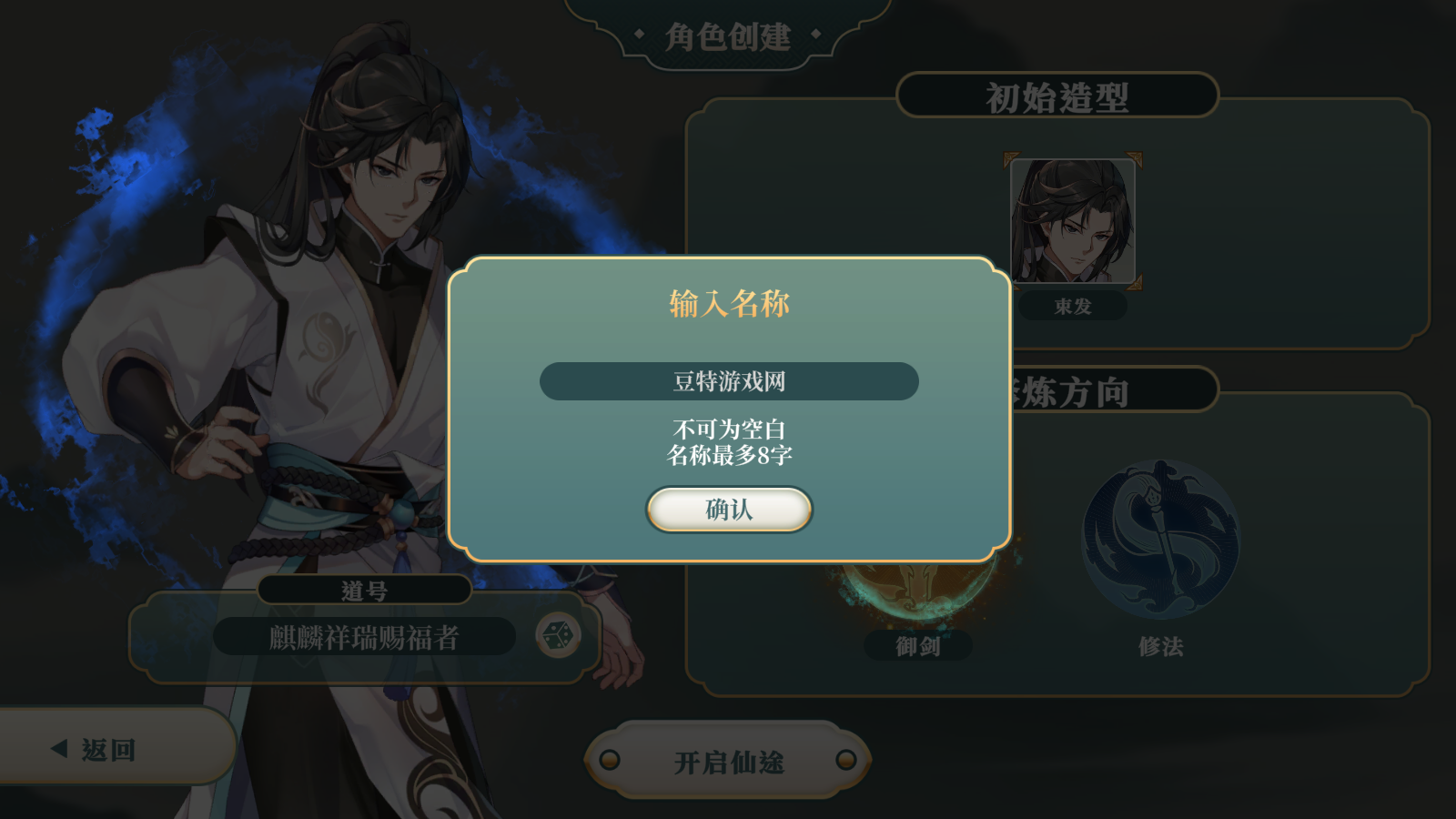
Task: Confirm the name with 确认 button
Action: click(728, 510)
